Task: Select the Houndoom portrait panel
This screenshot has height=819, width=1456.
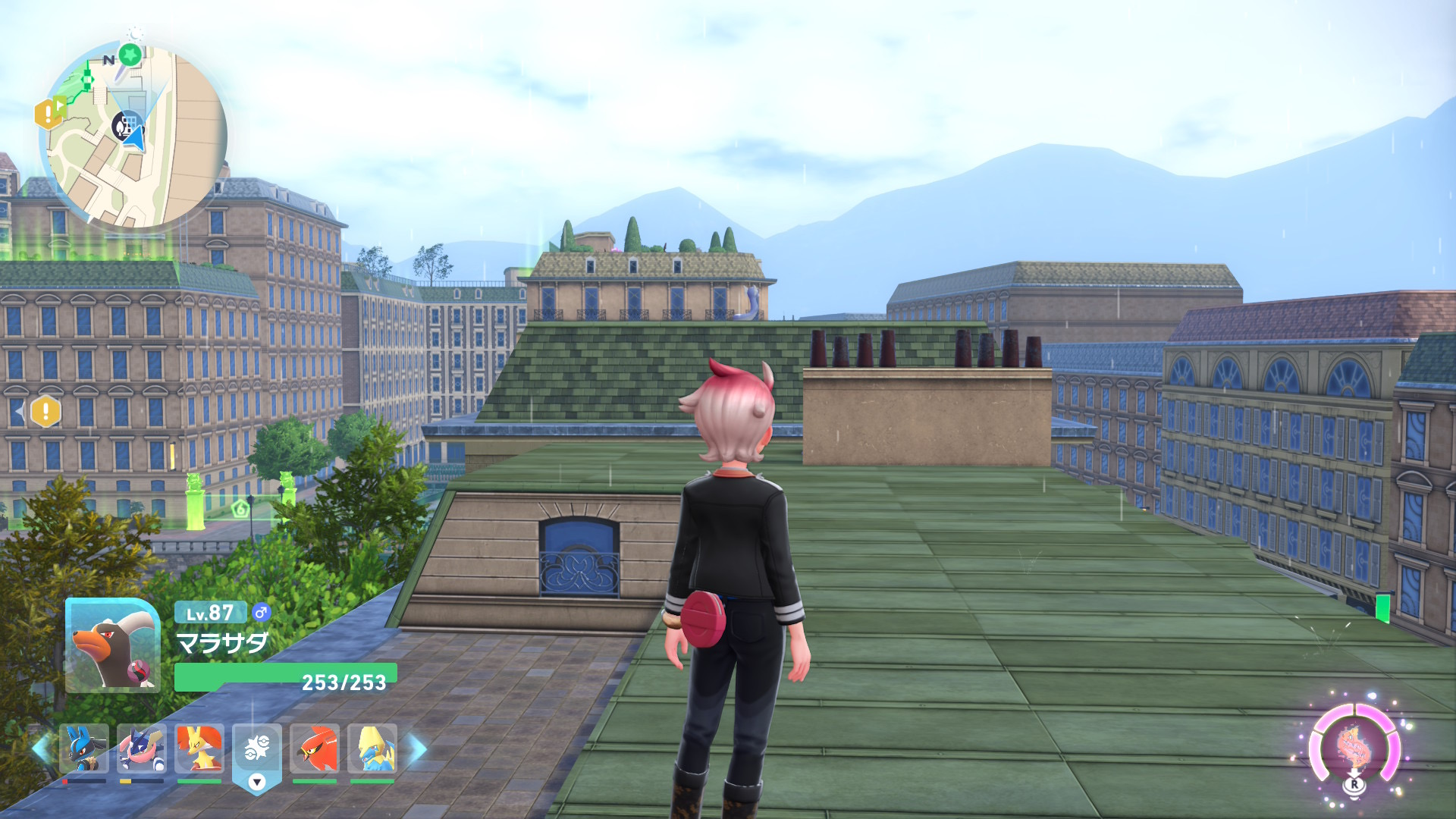Action: click(112, 645)
